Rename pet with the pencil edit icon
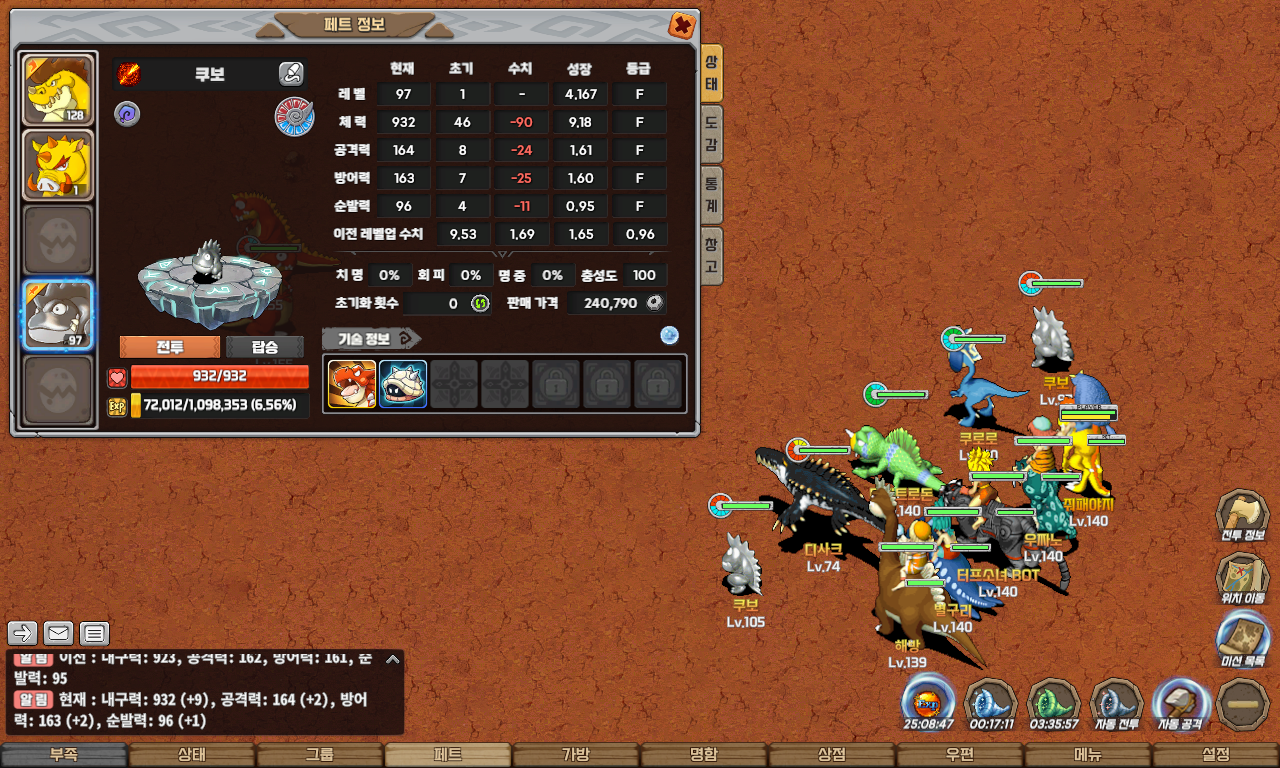 pos(290,74)
